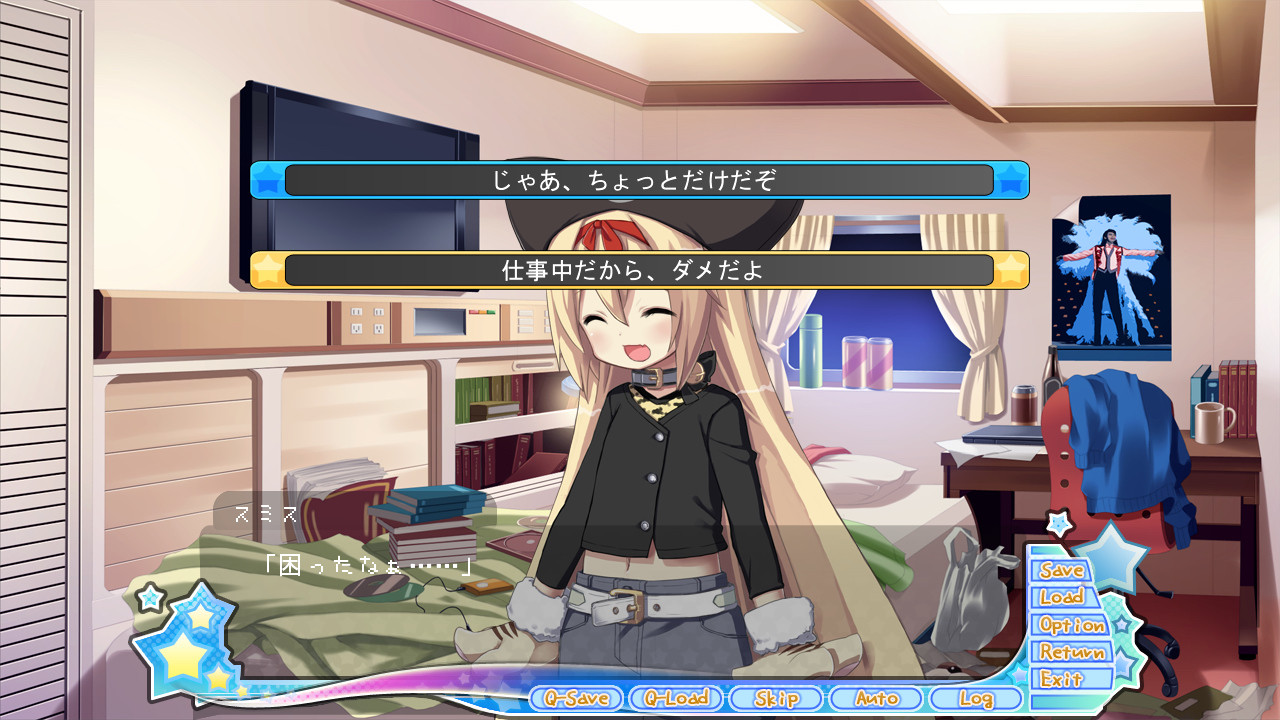Open the dialogue Log

(x=975, y=698)
